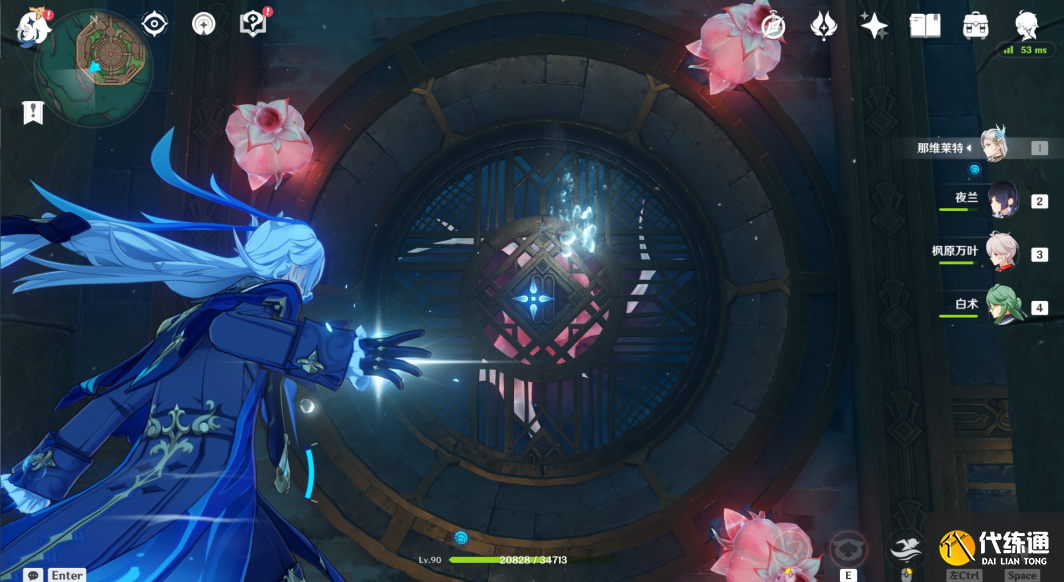The height and width of the screenshot is (582, 1064).
Task: Activate the eye-shaped Elemental Sight icon
Action: 155,24
